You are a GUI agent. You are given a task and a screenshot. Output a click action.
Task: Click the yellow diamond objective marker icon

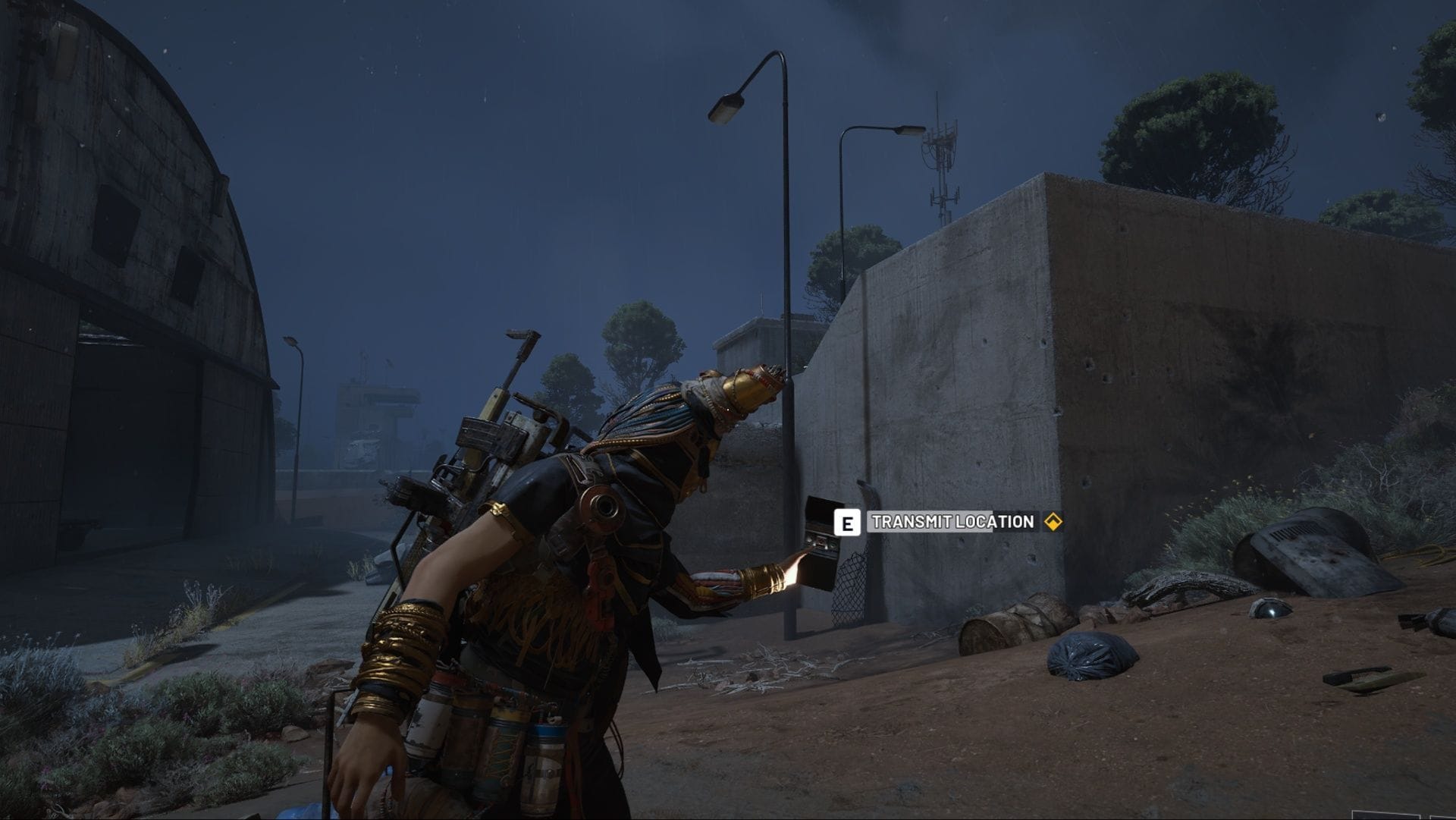tap(1054, 522)
